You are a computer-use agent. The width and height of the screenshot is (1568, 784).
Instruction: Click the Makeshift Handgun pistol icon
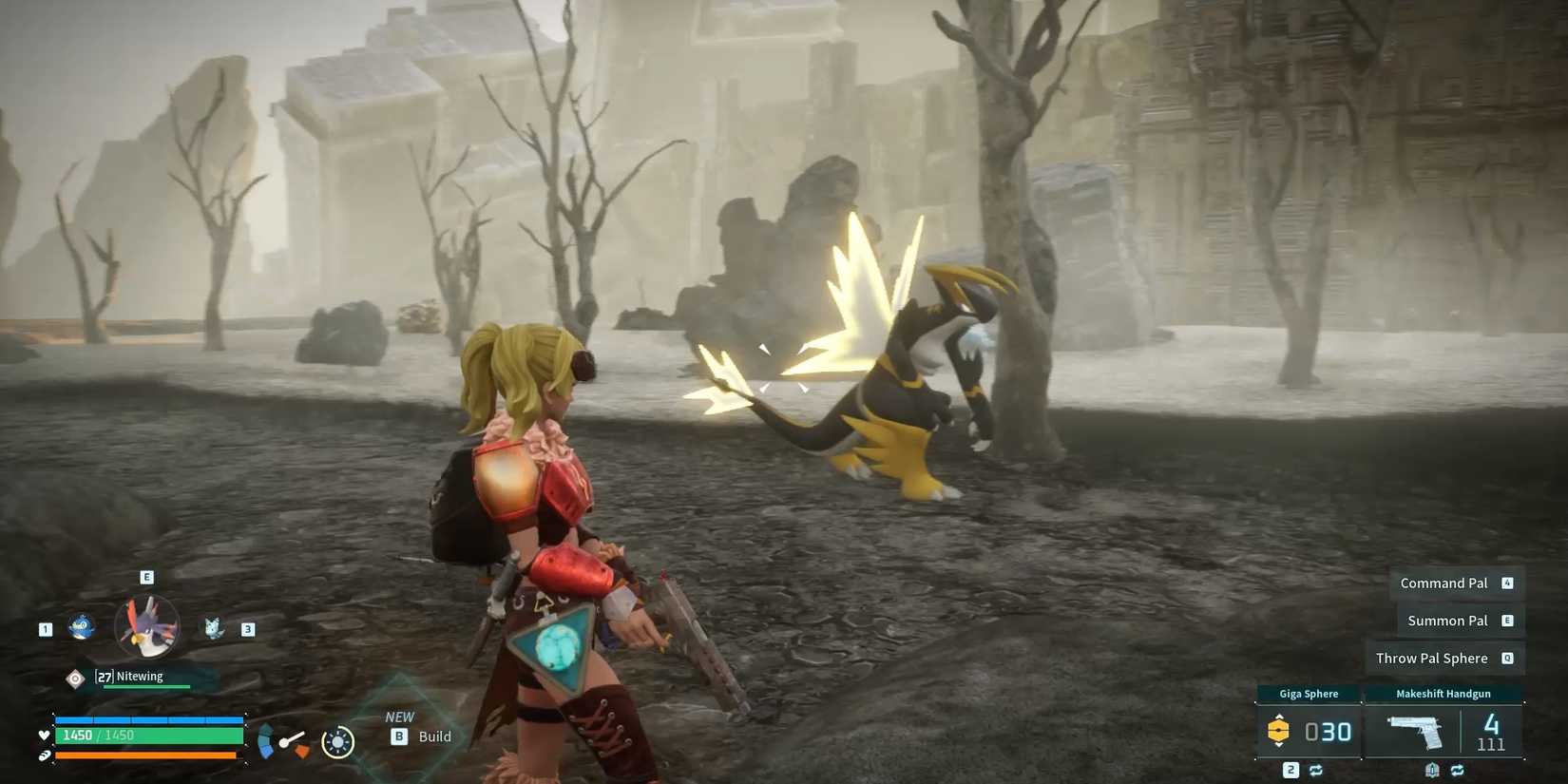1416,730
